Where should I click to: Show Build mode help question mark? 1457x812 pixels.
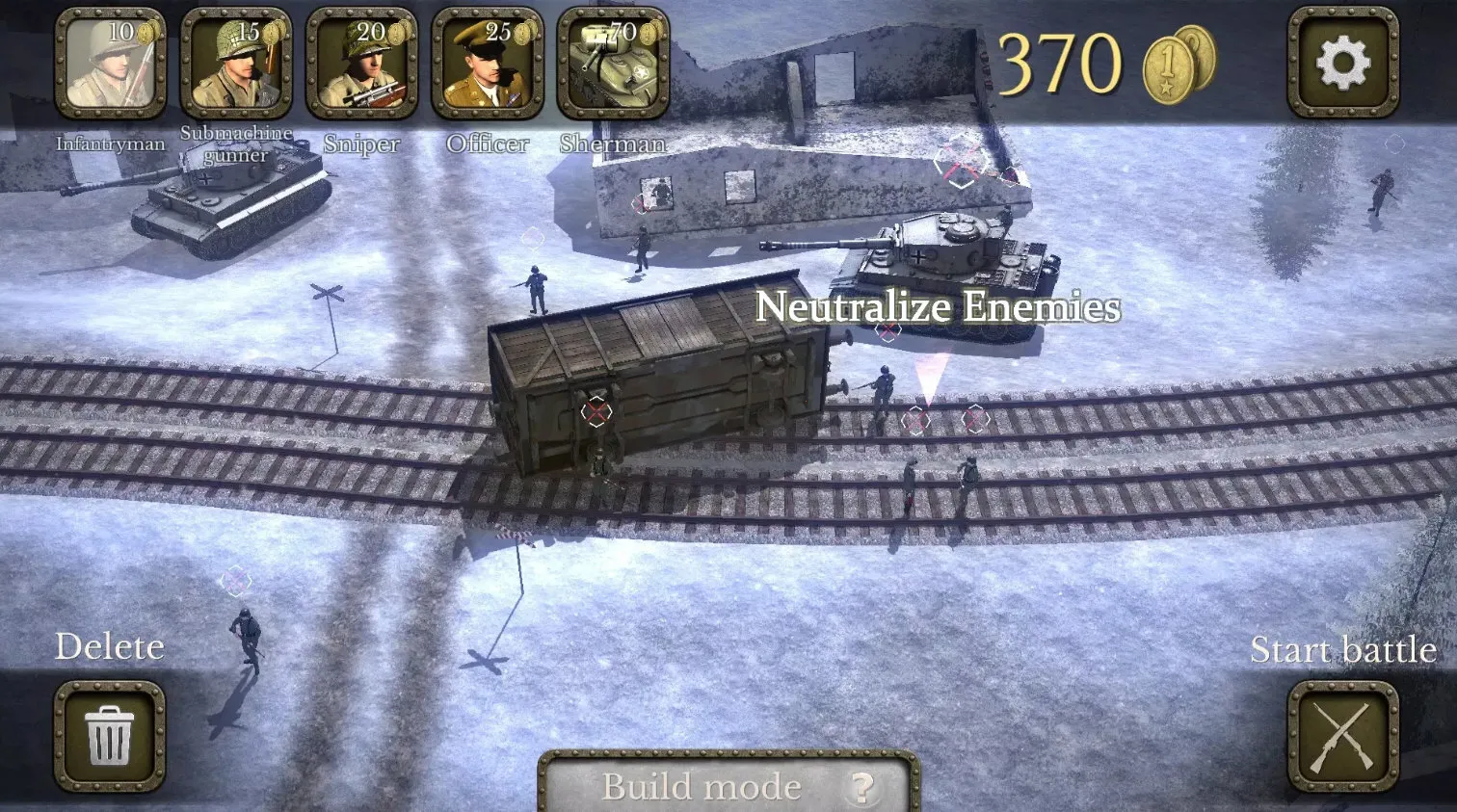[x=860, y=788]
